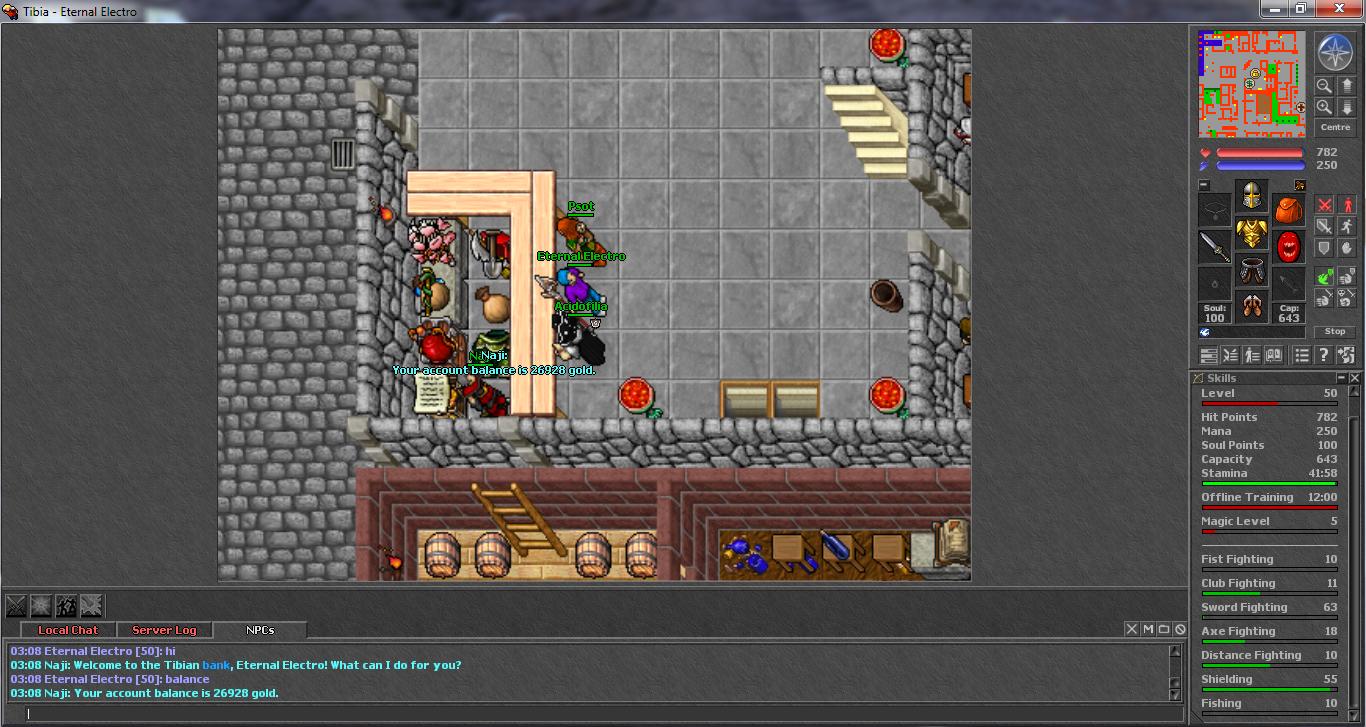Image resolution: width=1366 pixels, height=727 pixels.
Task: Open the Server Log tab
Action: (x=164, y=630)
